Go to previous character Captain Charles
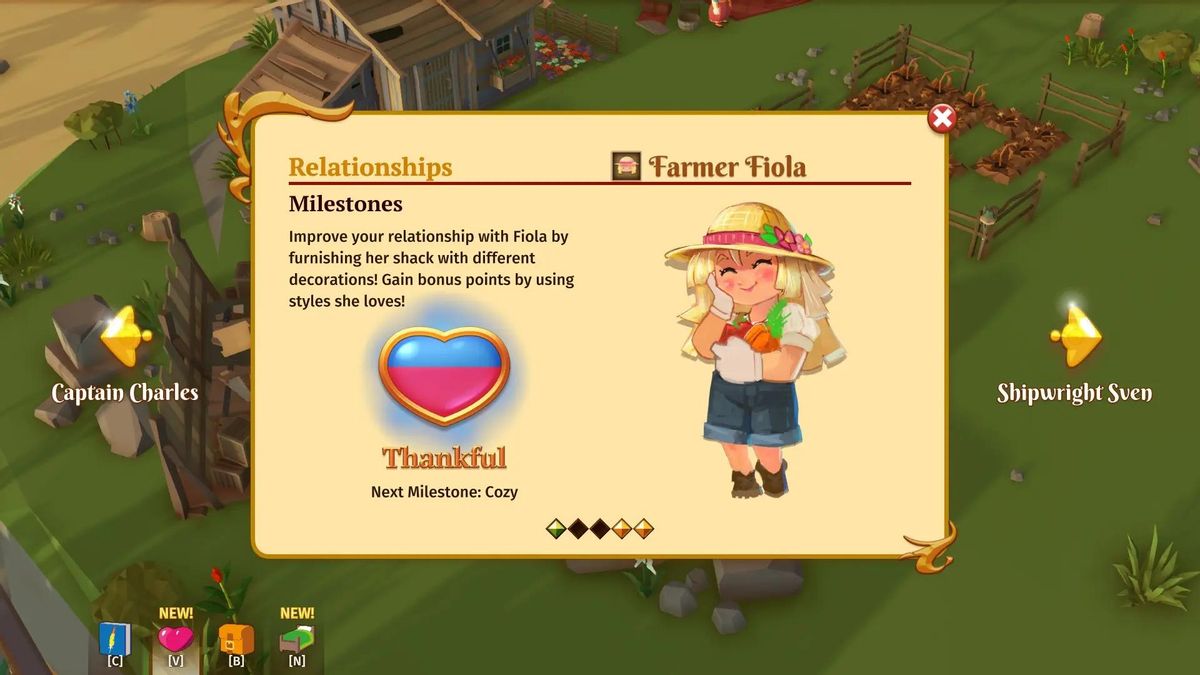The width and height of the screenshot is (1200, 675). (x=125, y=338)
